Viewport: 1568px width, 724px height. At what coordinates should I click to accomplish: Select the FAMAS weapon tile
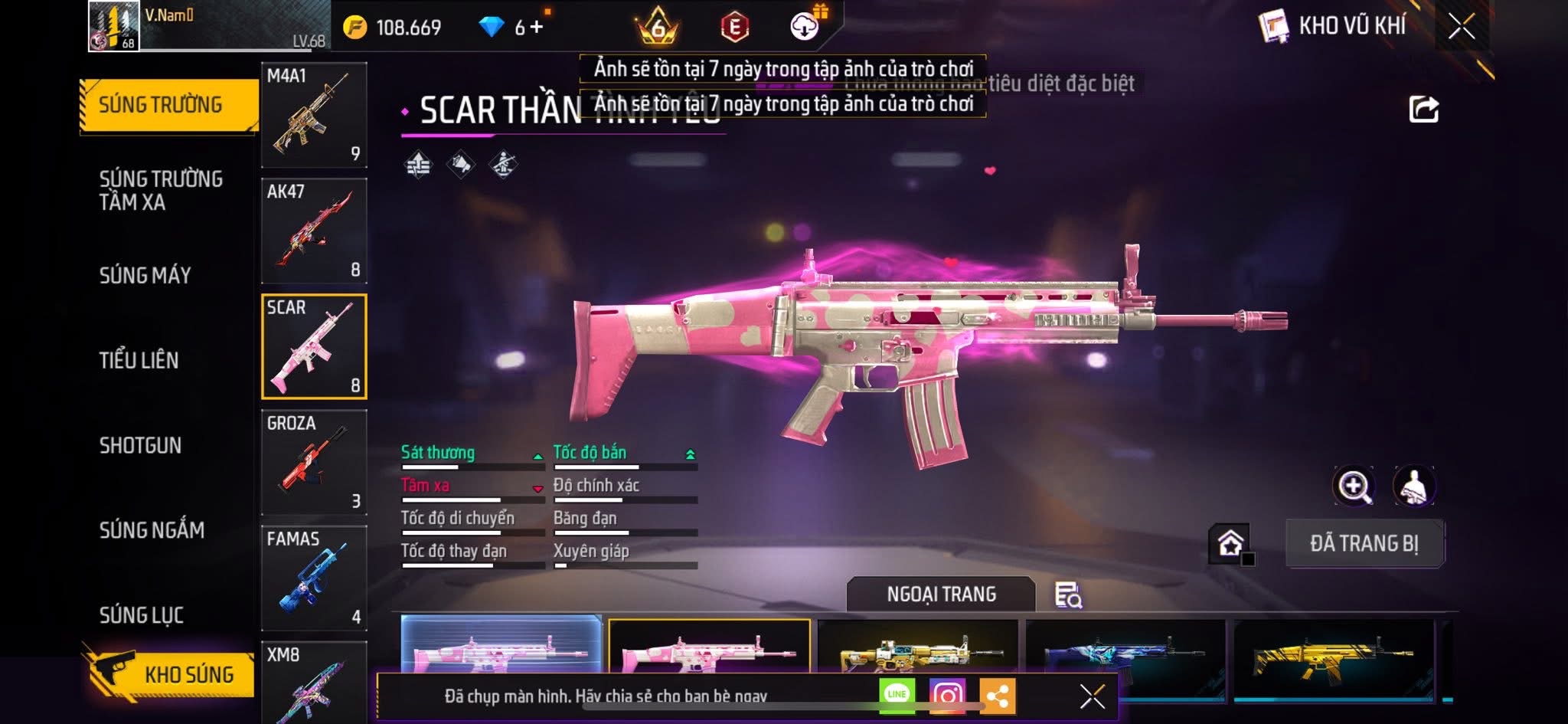coord(314,578)
